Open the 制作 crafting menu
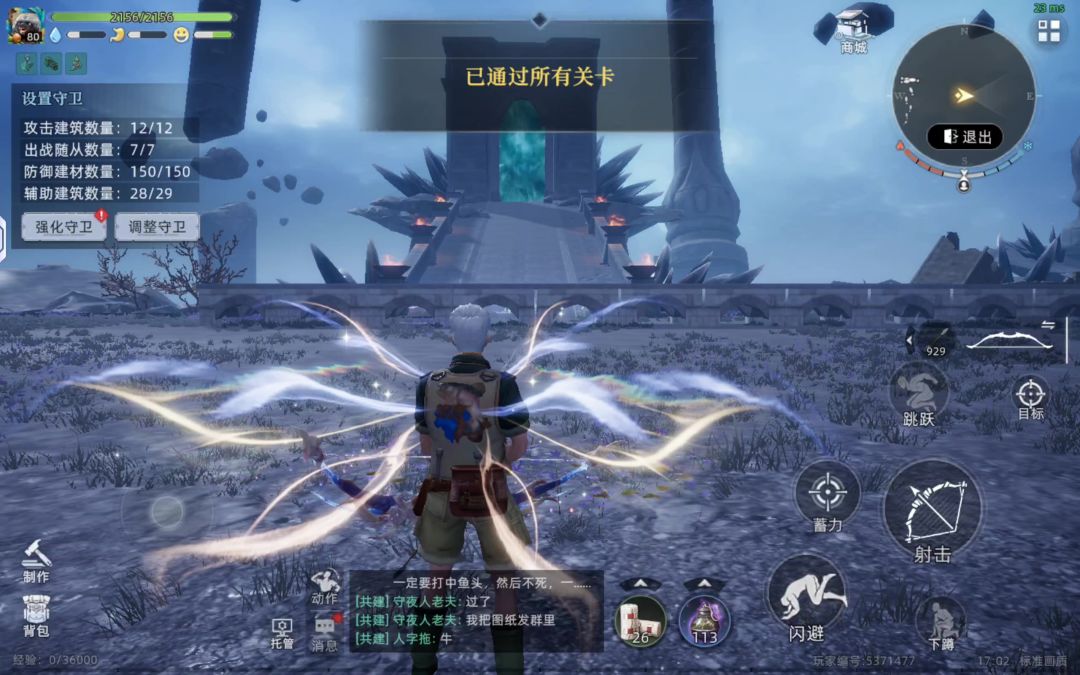Screen dimensions: 1080x675 pos(36,560)
